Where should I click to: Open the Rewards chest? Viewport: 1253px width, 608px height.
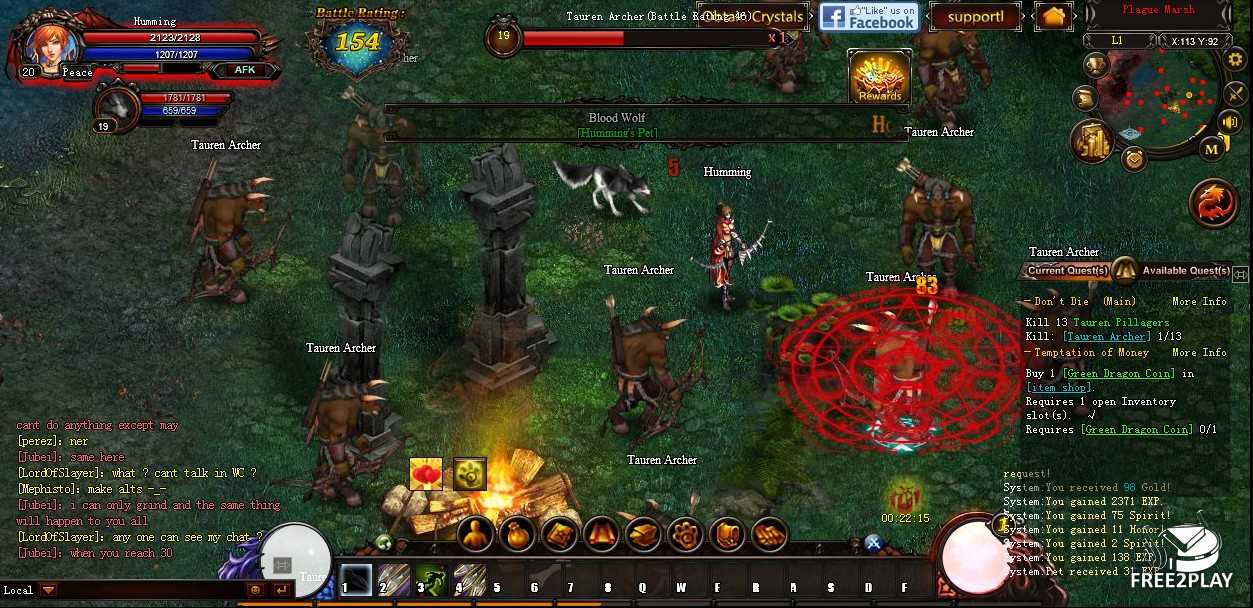click(879, 76)
